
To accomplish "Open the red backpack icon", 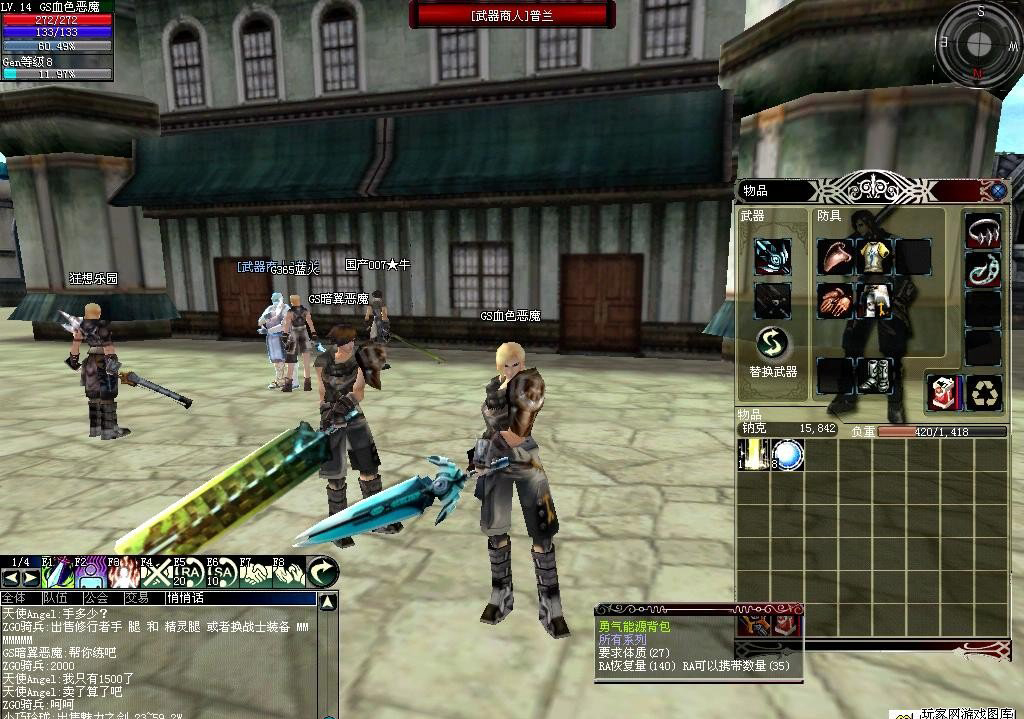I will [943, 392].
